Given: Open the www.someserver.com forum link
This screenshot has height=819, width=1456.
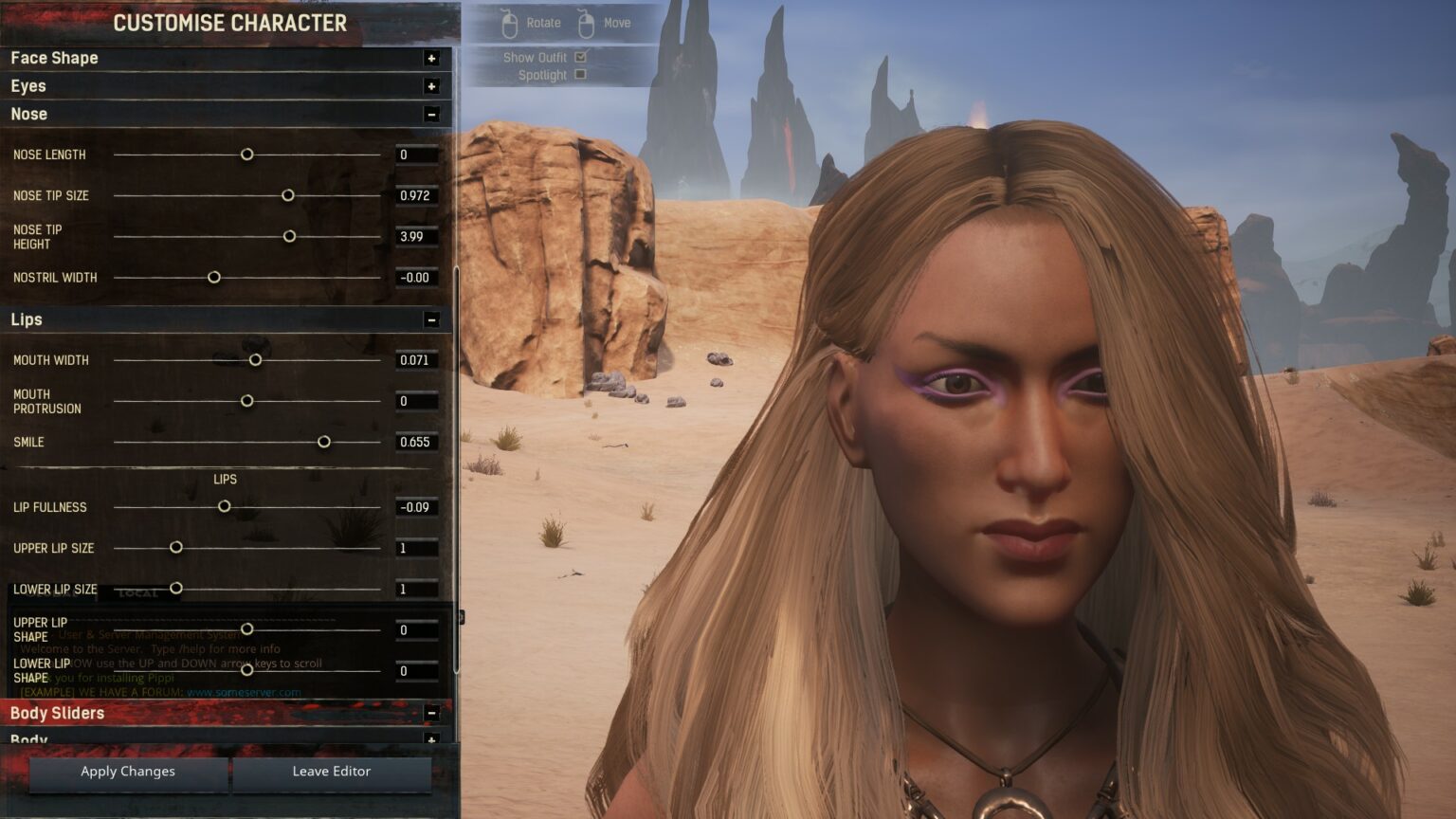Looking at the screenshot, I should point(243,692).
